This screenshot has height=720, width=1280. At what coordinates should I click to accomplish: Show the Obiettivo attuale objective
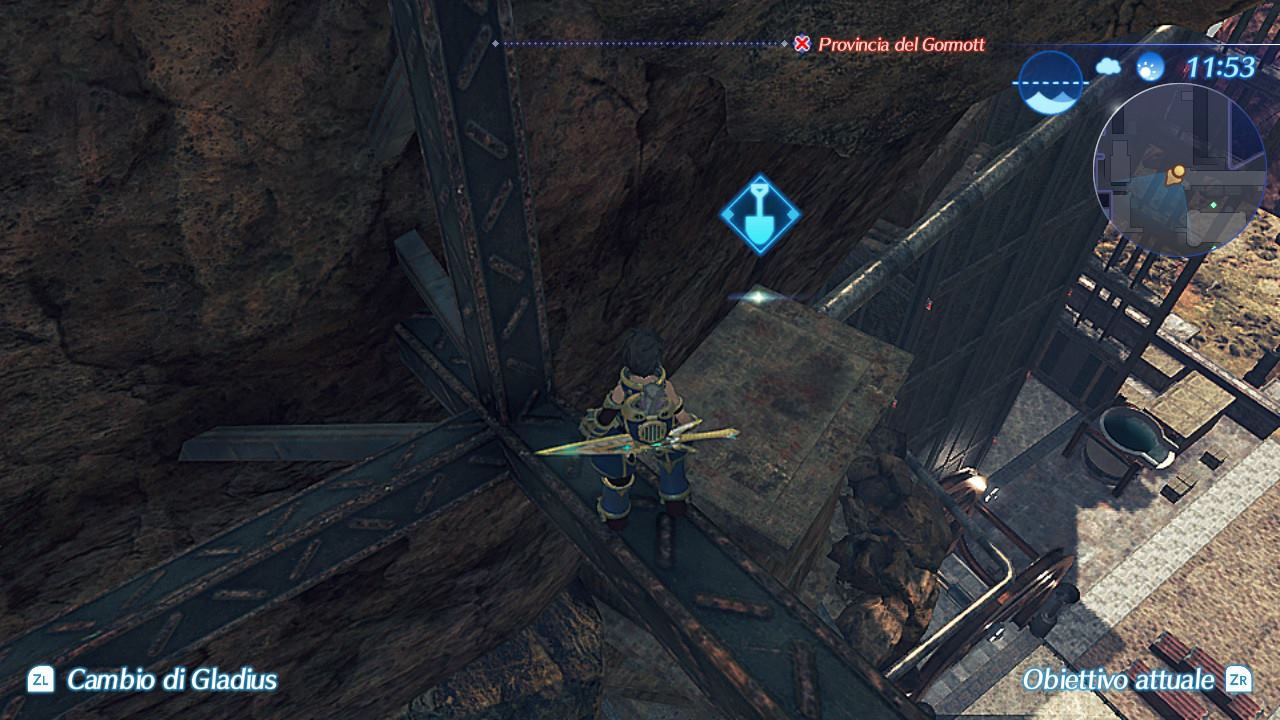(x=1118, y=680)
